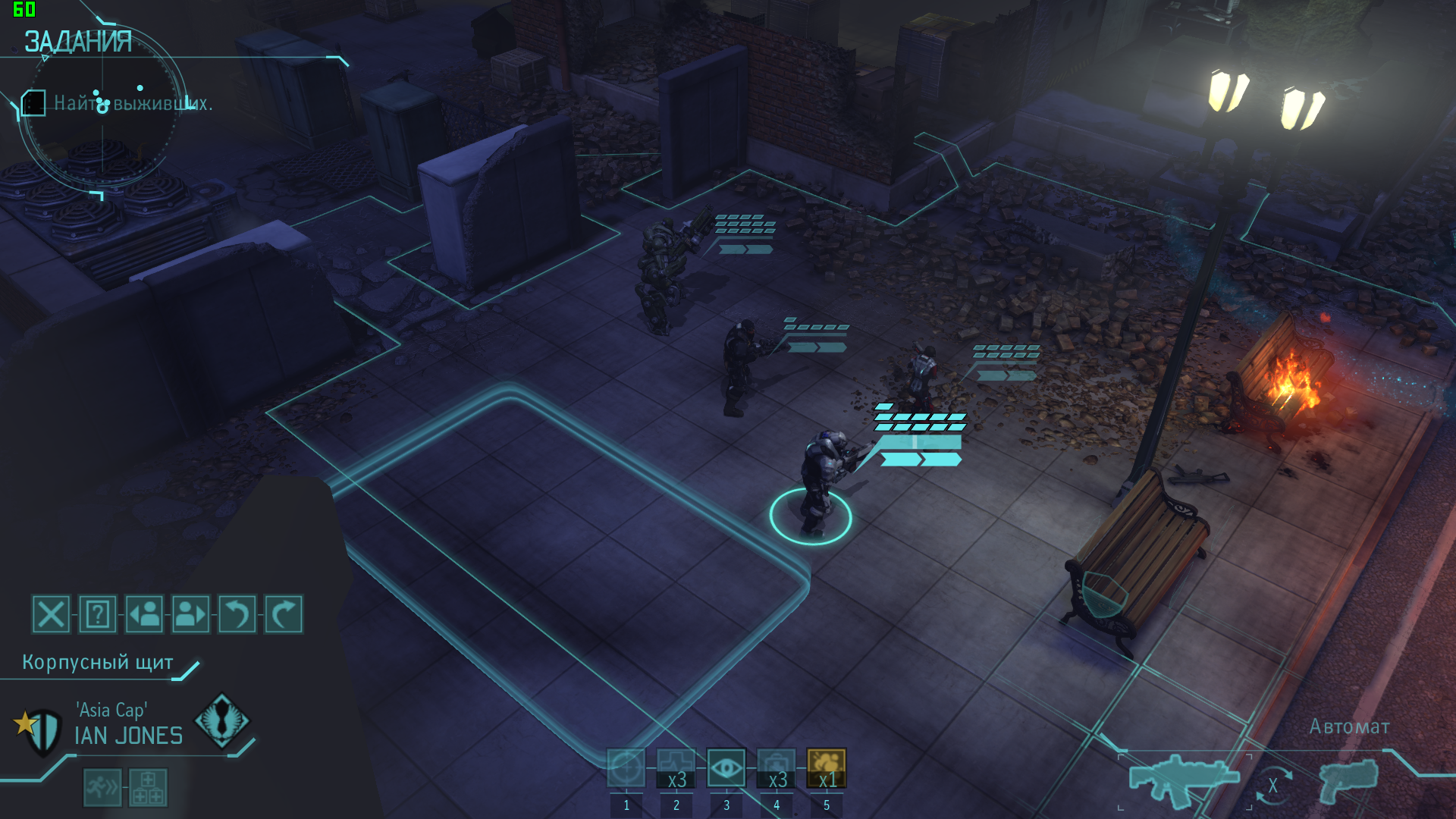Image resolution: width=1456 pixels, height=819 pixels.
Task: Switch to the pistol sidearm
Action: tap(1349, 781)
